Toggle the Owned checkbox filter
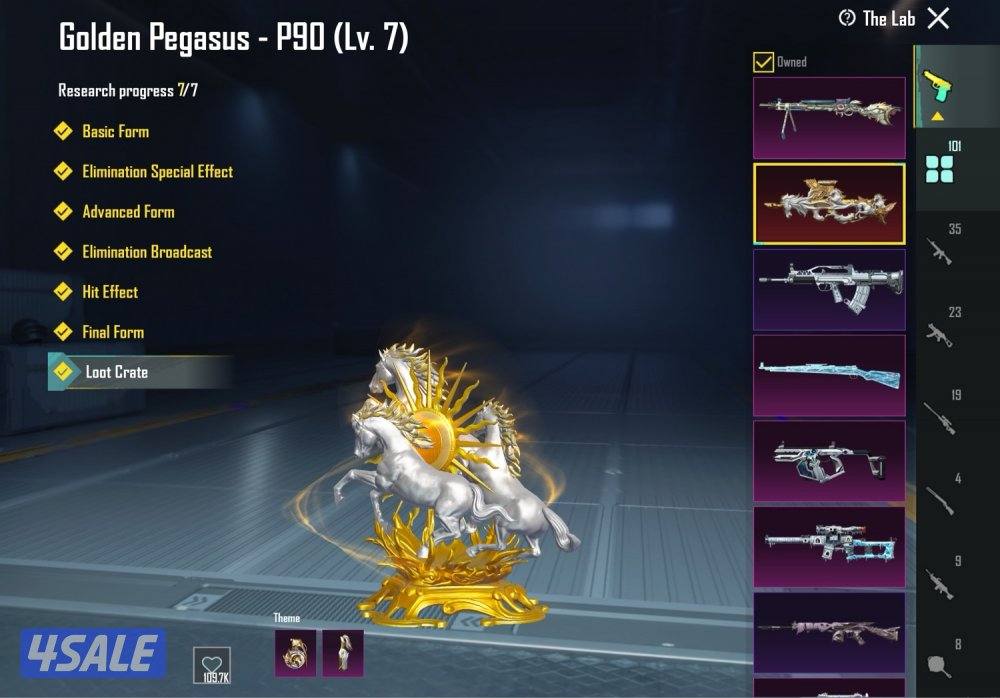The height and width of the screenshot is (698, 1000). [763, 62]
